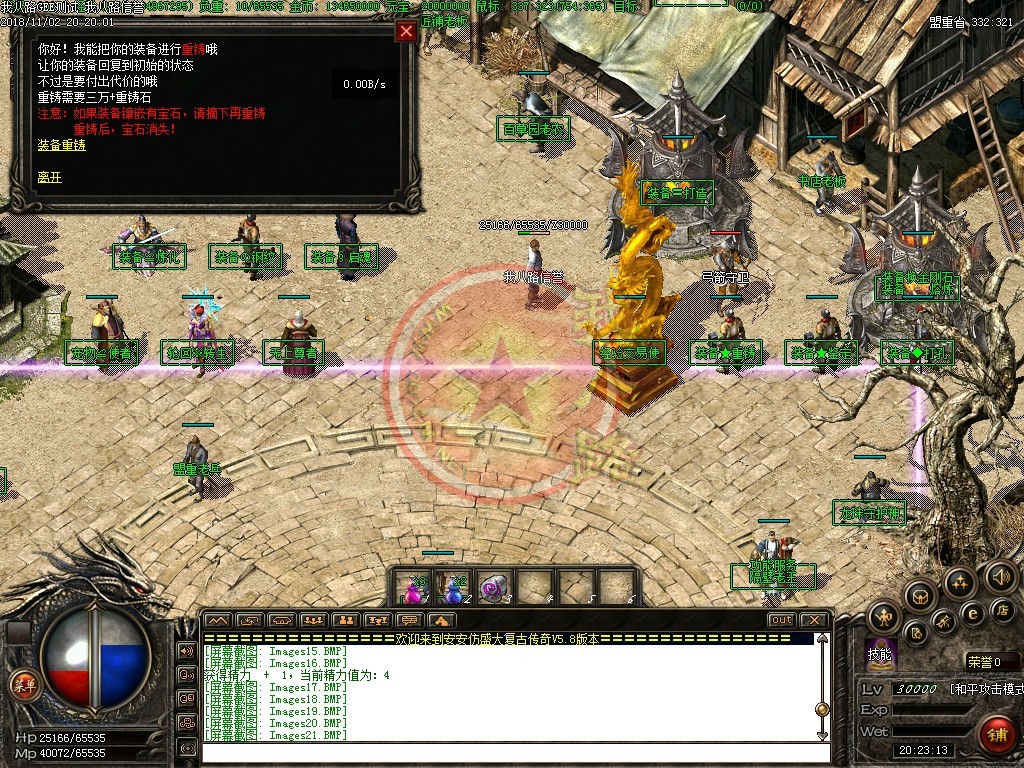
Task: Use the blue potion in the hotbar
Action: pos(454,589)
